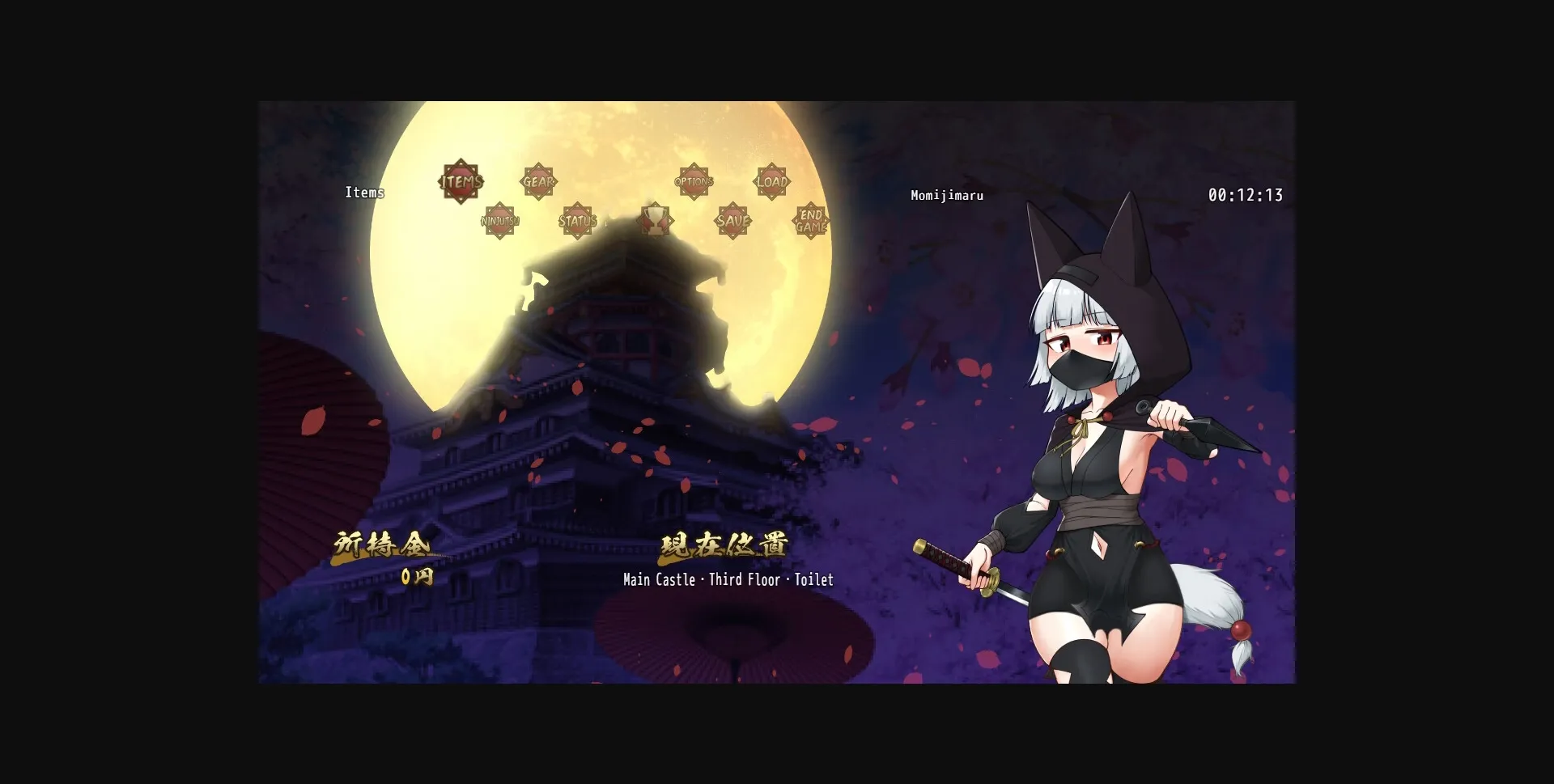Open the SAVE menu icon
Screen dimensions: 1554x784
[x=732, y=220]
